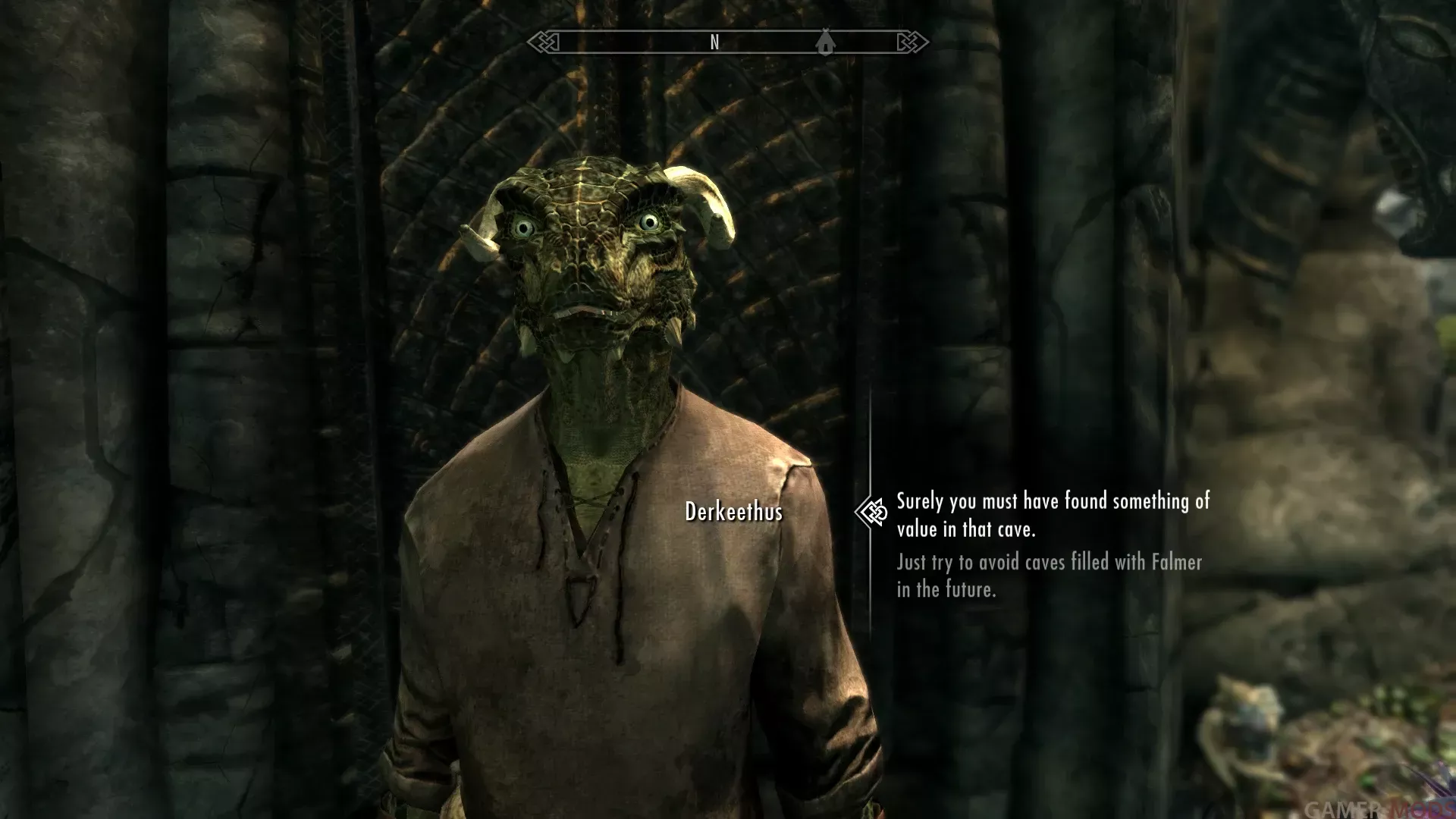The height and width of the screenshot is (819, 1456).
Task: Click the location marker on the compass
Action: pos(825,42)
